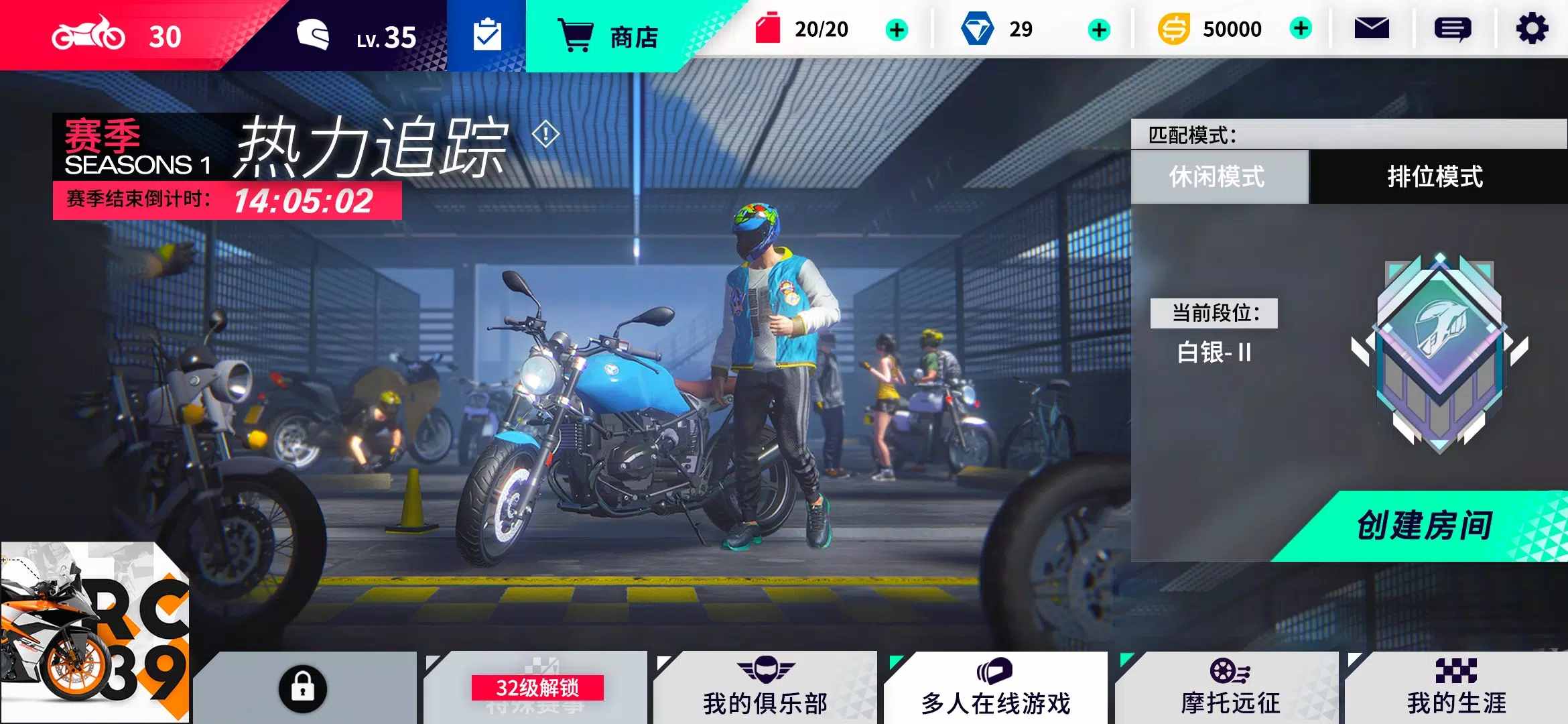Viewport: 1568px width, 724px height.
Task: Open the mail inbox icon
Action: (x=1372, y=28)
